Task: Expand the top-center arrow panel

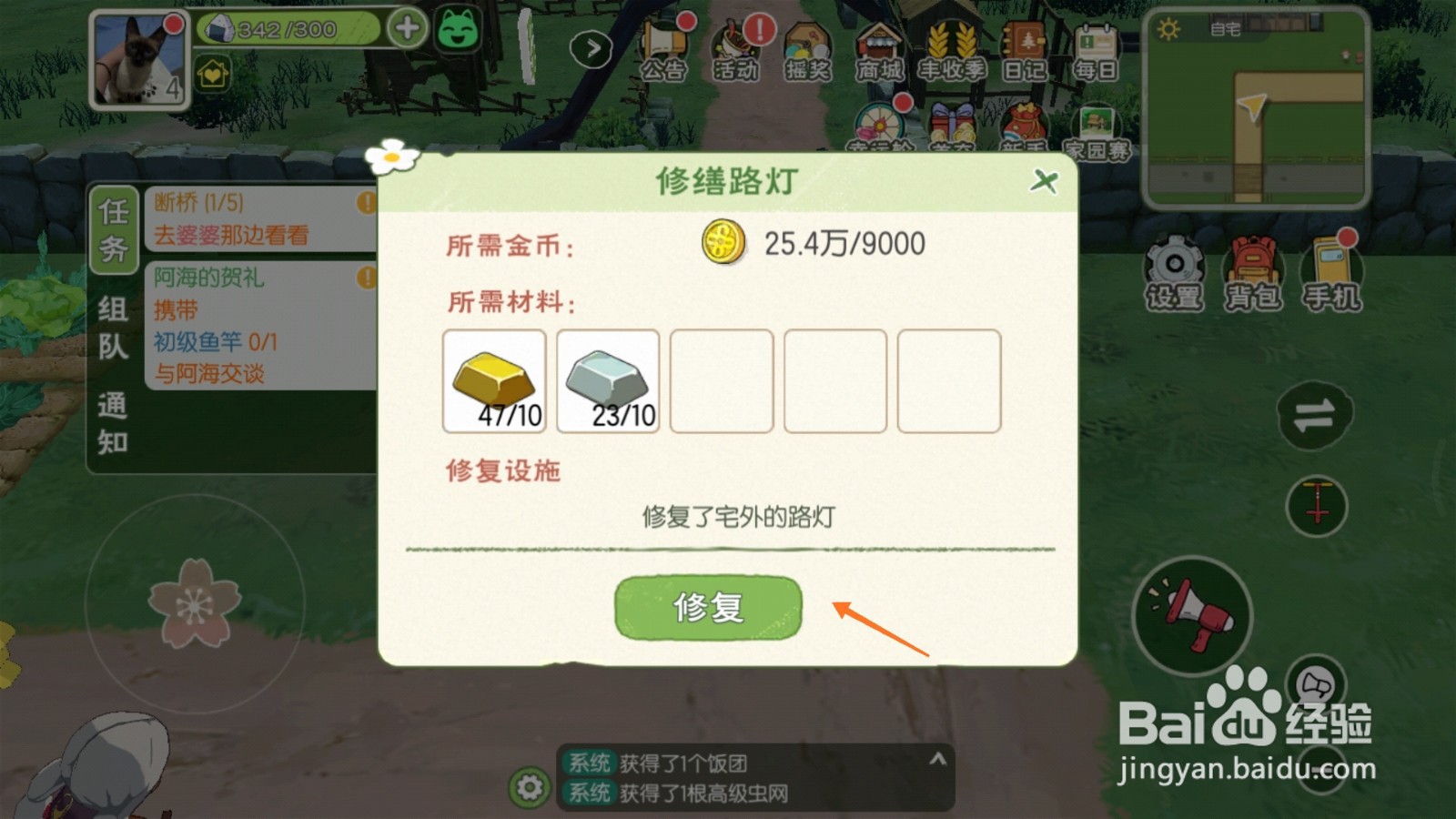Action: point(591,50)
